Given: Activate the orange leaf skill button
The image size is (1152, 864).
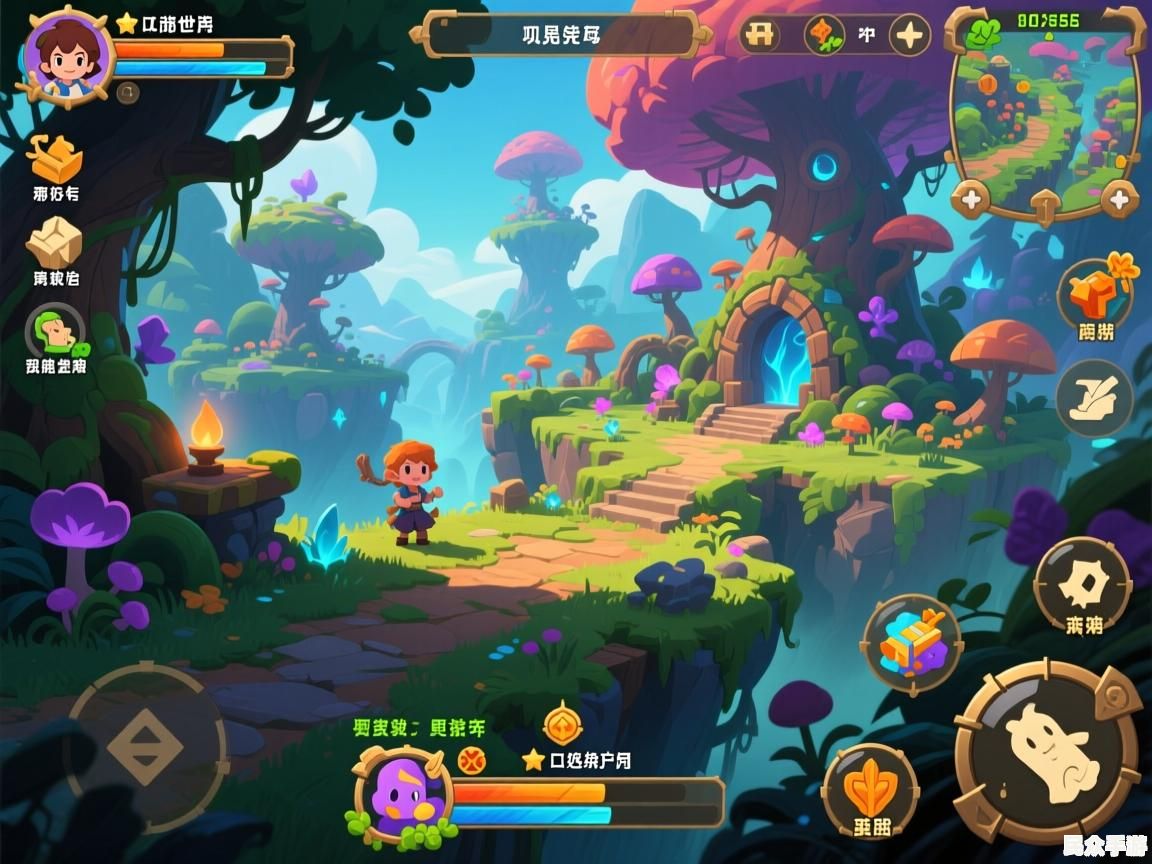Looking at the screenshot, I should (869, 790).
